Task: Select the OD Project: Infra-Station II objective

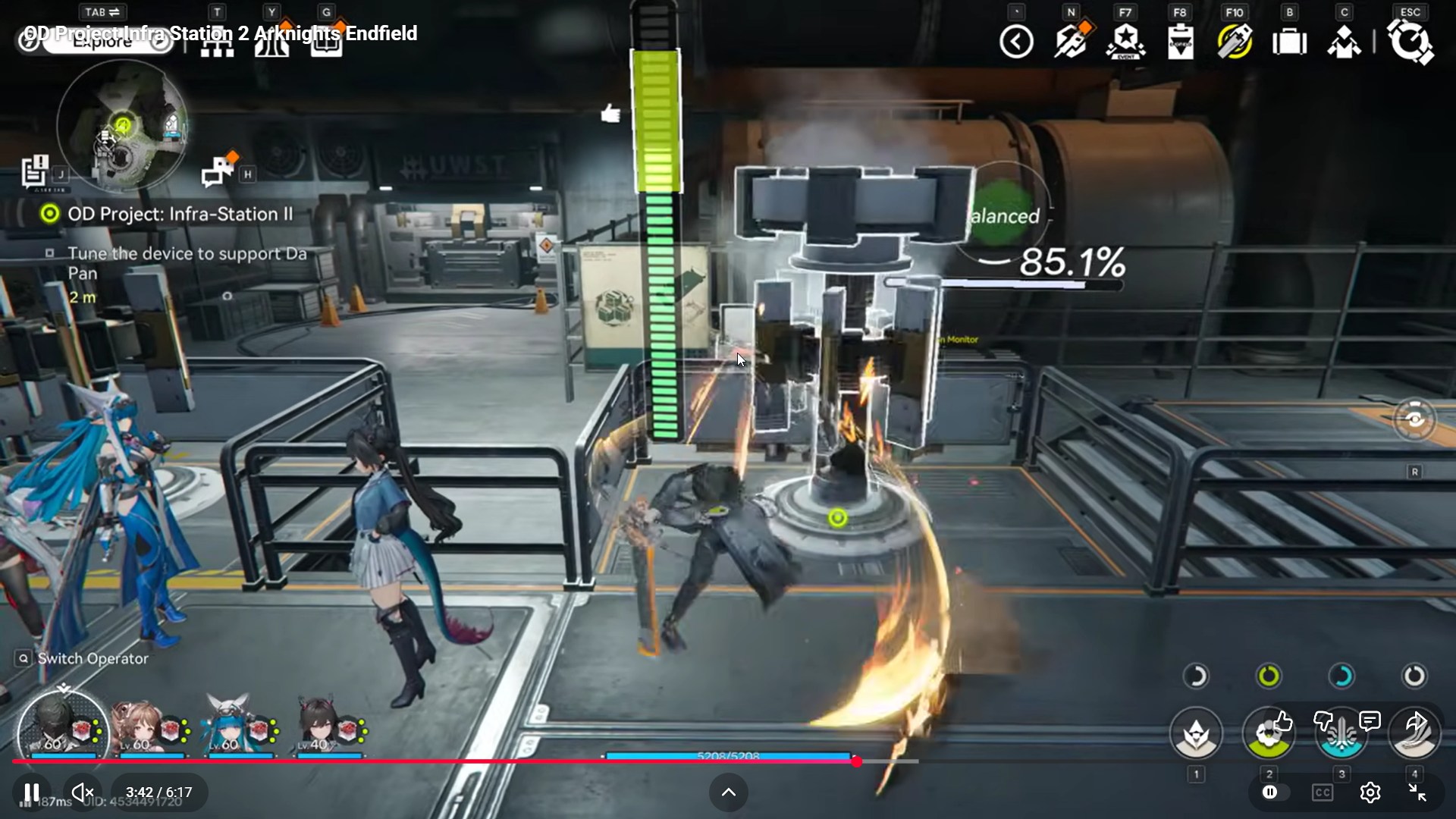Action: point(180,215)
